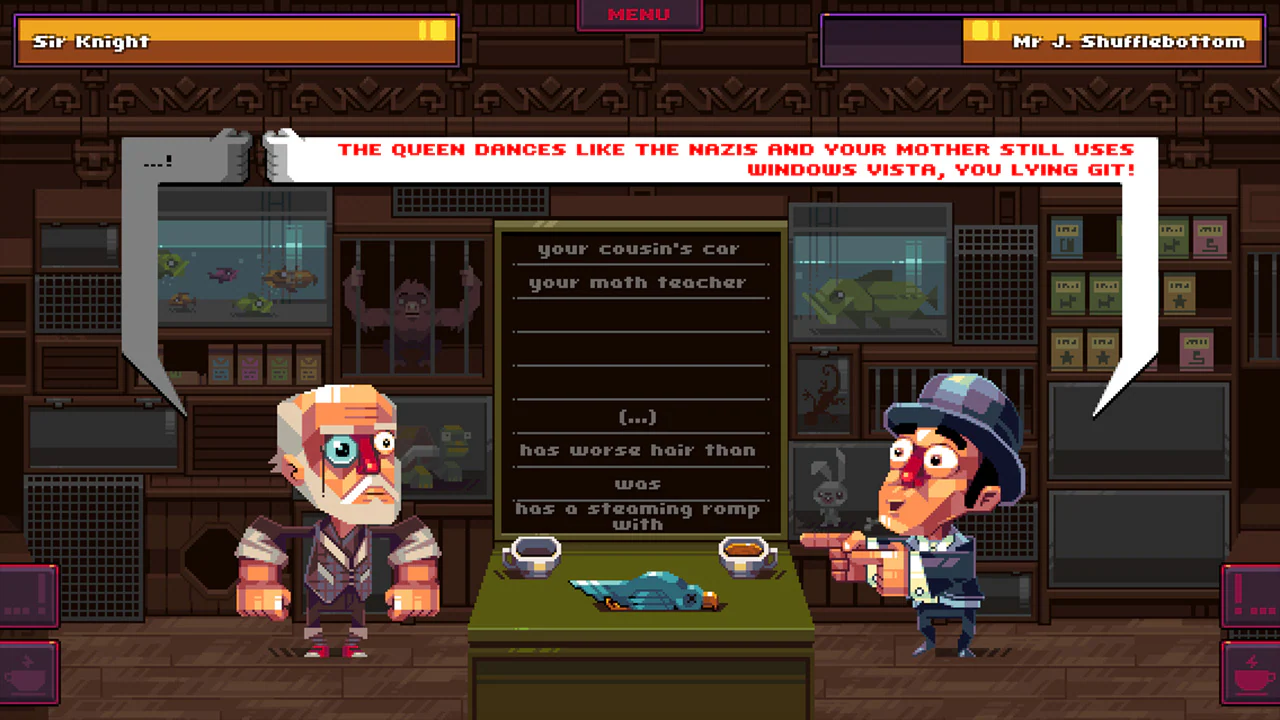Select 'has a steaming romp with'
Viewport: 1280px width, 720px height.
click(639, 516)
